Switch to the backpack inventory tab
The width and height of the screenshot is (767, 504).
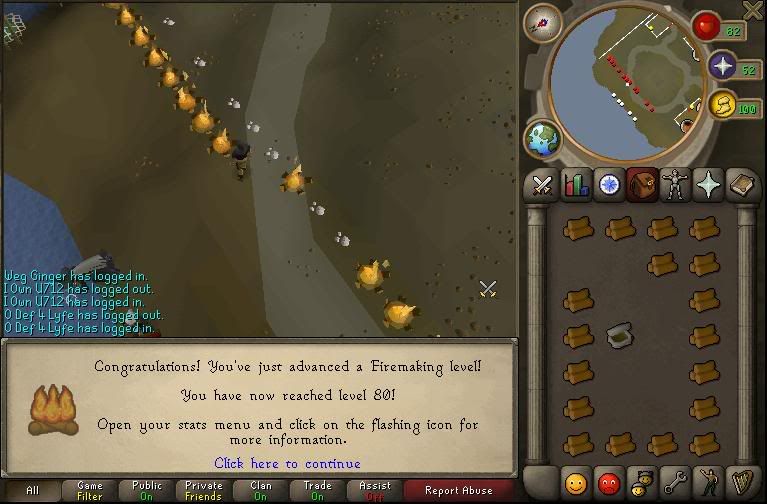click(x=641, y=185)
